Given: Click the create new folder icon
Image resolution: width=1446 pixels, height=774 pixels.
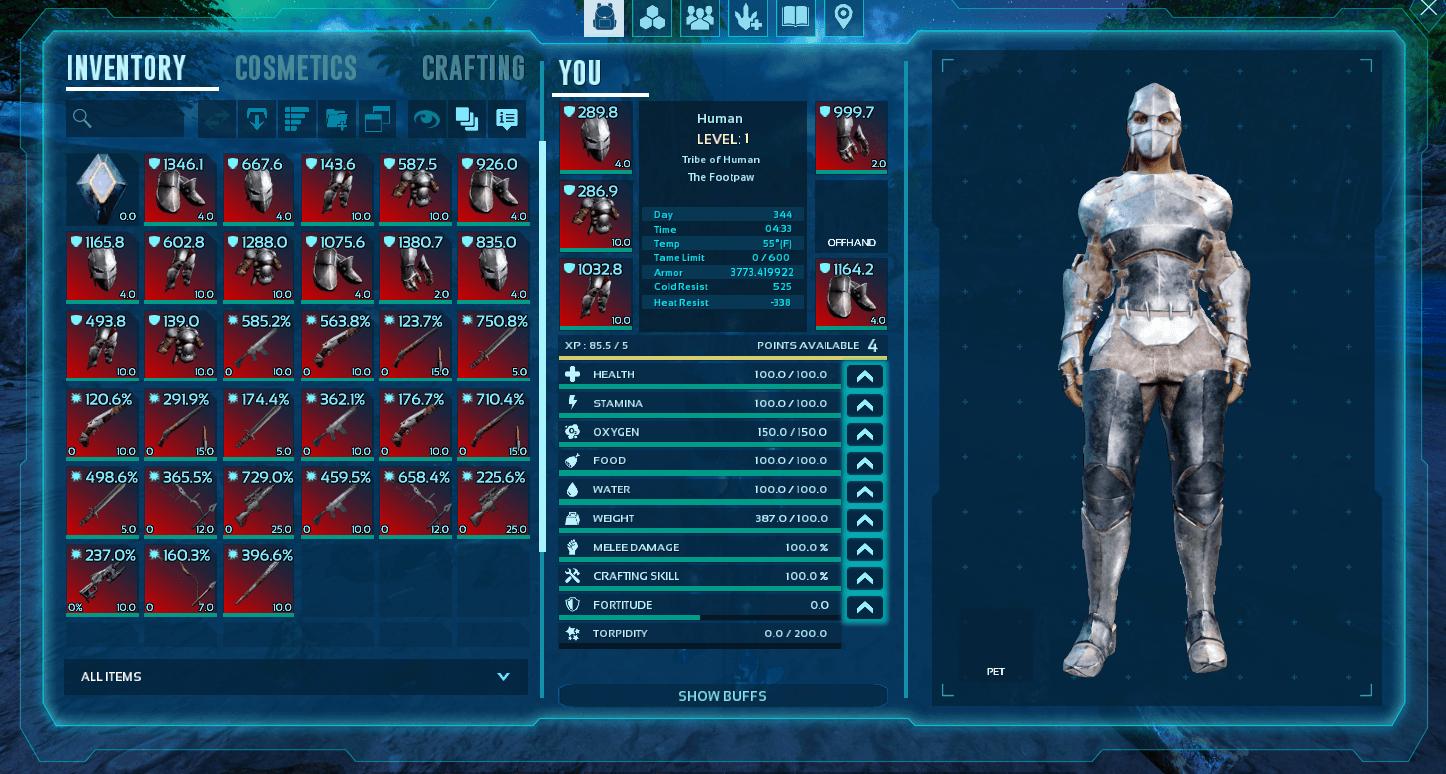Looking at the screenshot, I should click(x=337, y=119).
